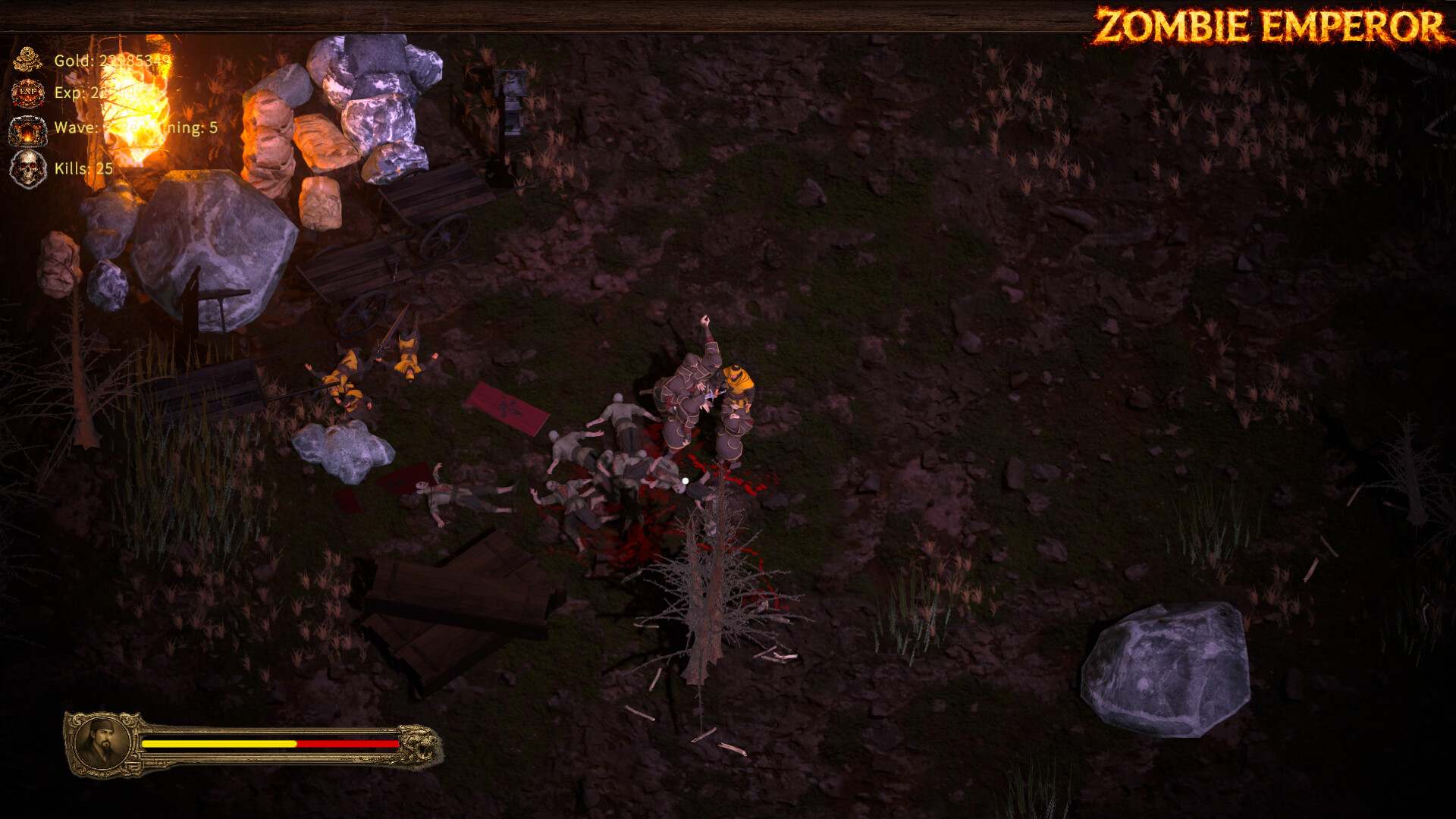Click the gold coins icon in HUD
1456x819 pixels.
(x=27, y=58)
